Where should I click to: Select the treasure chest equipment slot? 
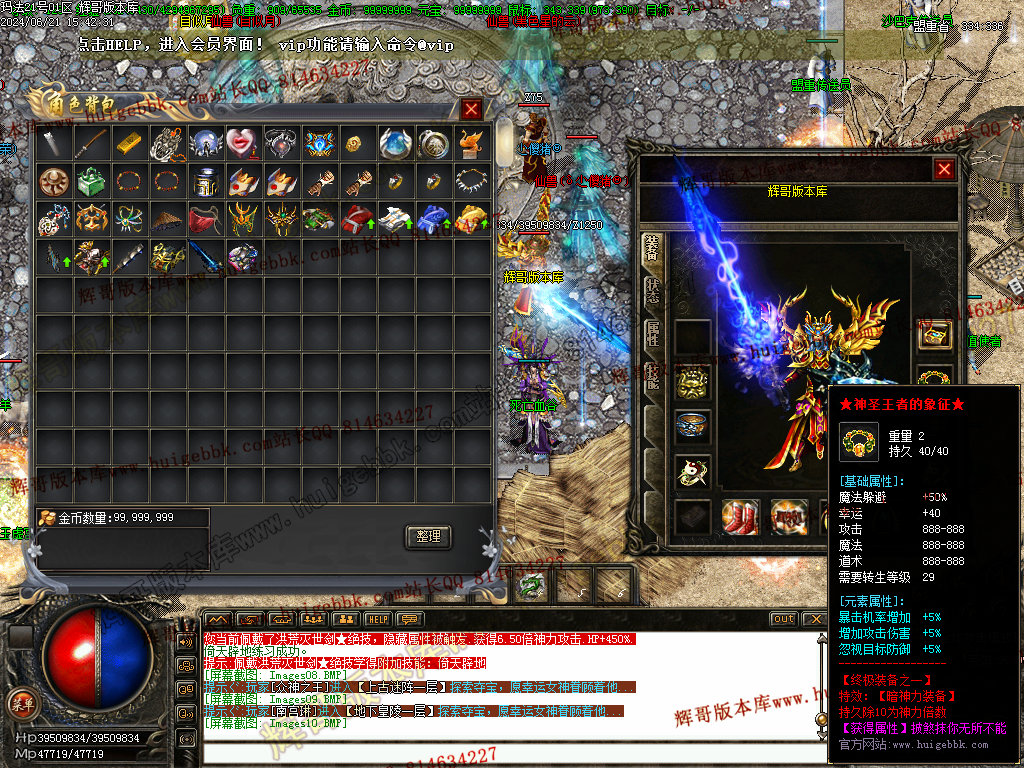point(936,334)
